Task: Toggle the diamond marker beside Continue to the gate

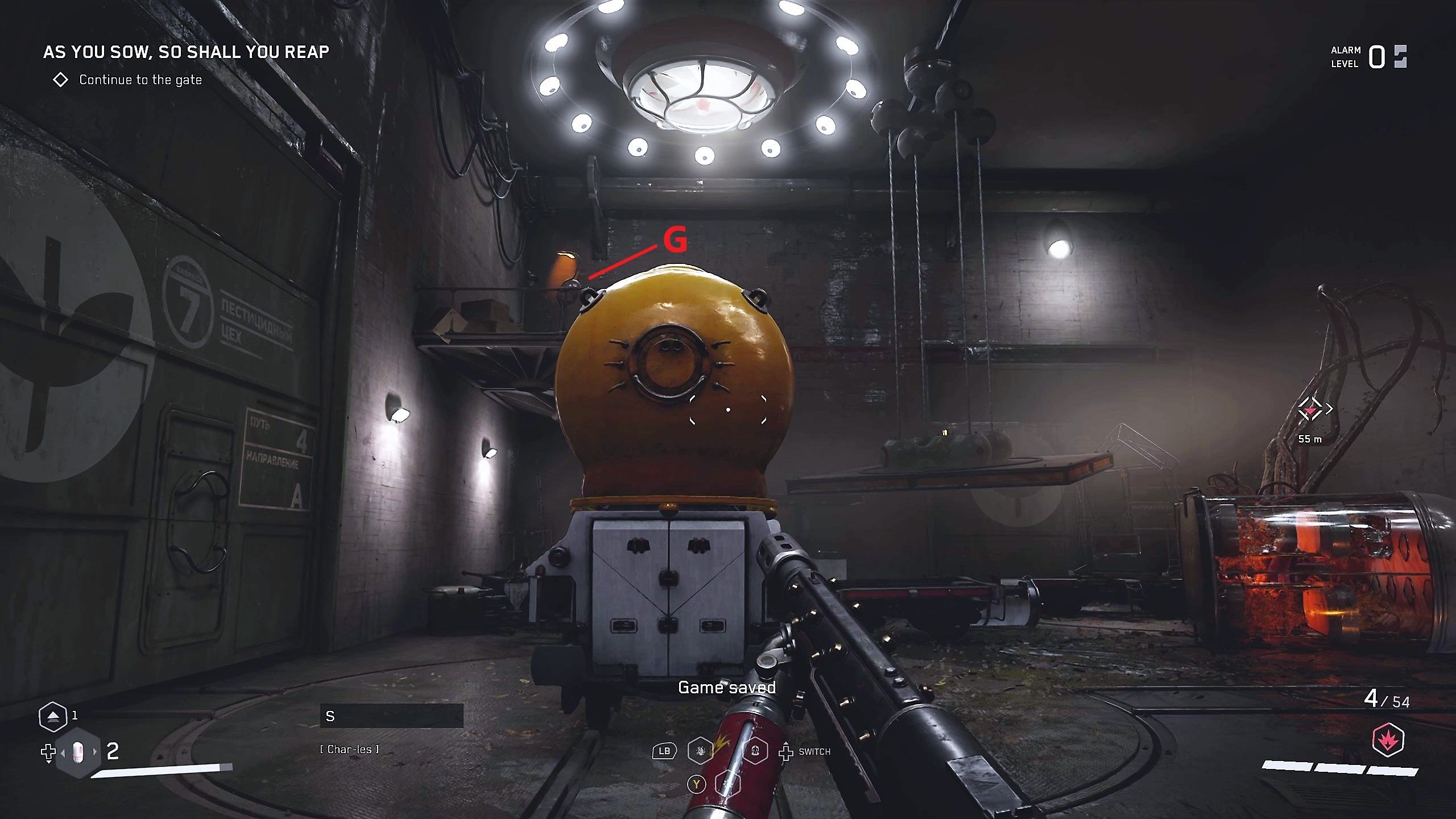Action: coord(61,80)
